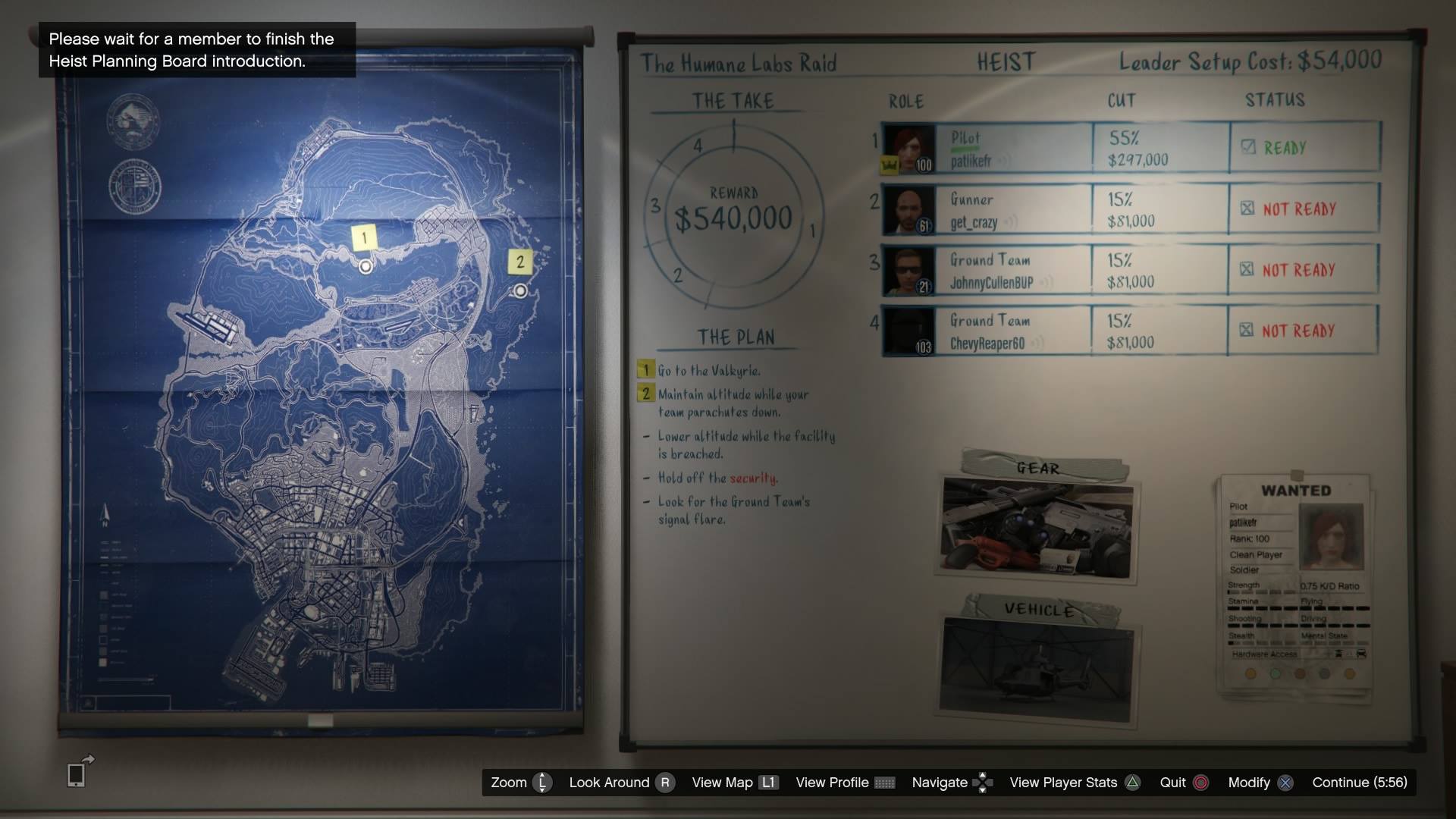Screen dimensions: 1456x819
Task: Click the View Map L1 icon
Action: pyautogui.click(x=767, y=783)
